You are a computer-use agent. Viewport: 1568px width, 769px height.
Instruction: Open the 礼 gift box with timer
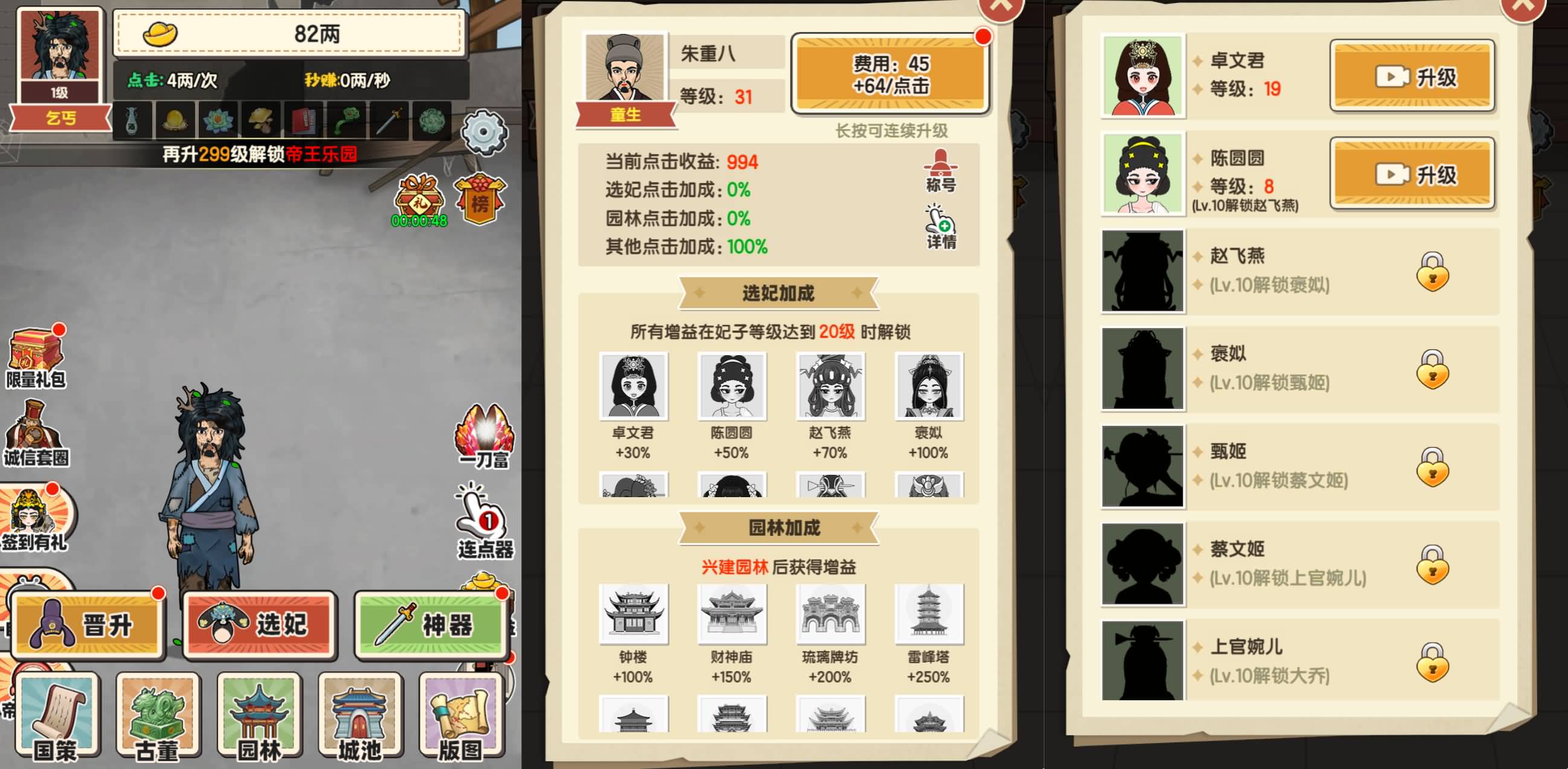420,195
